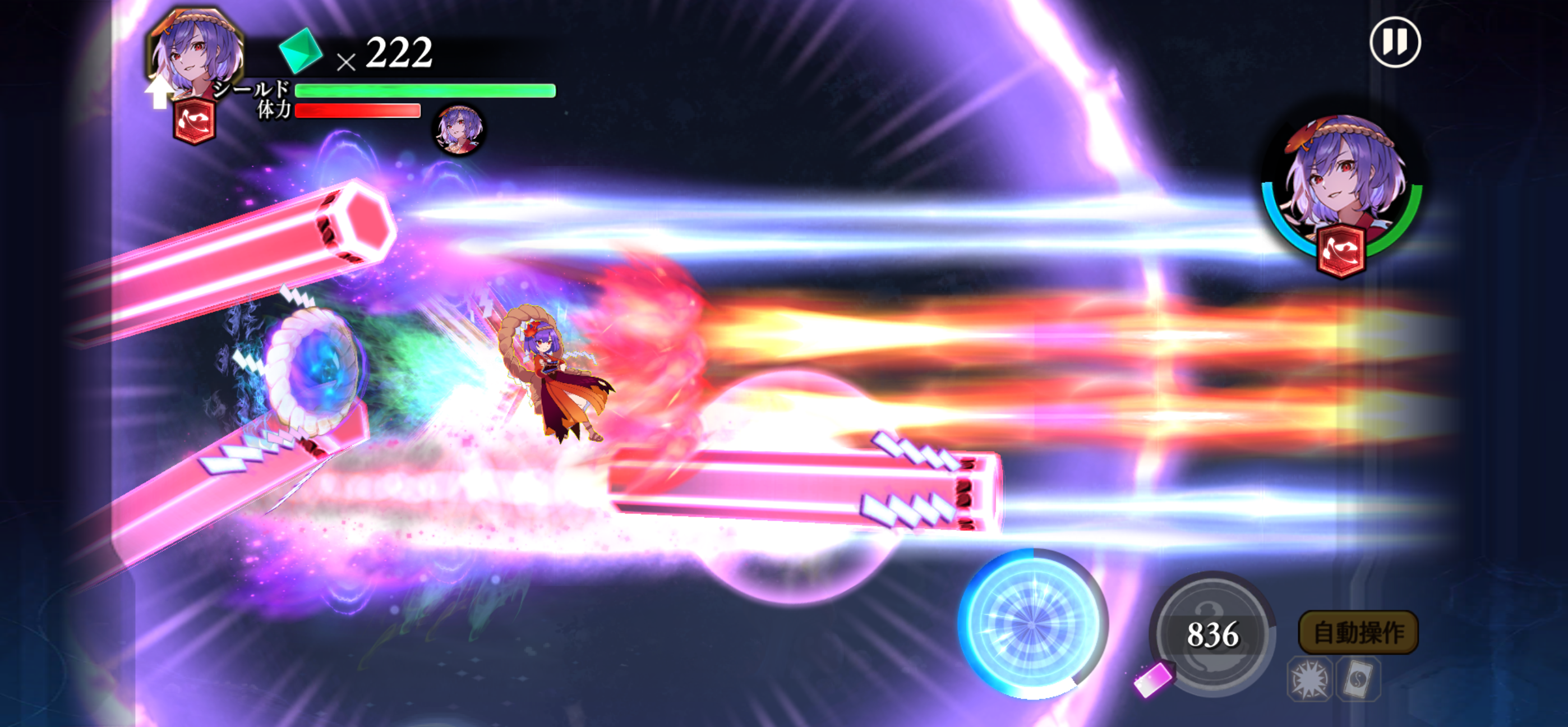The width and height of the screenshot is (1568, 727).
Task: Pause the battle
Action: 1395,42
